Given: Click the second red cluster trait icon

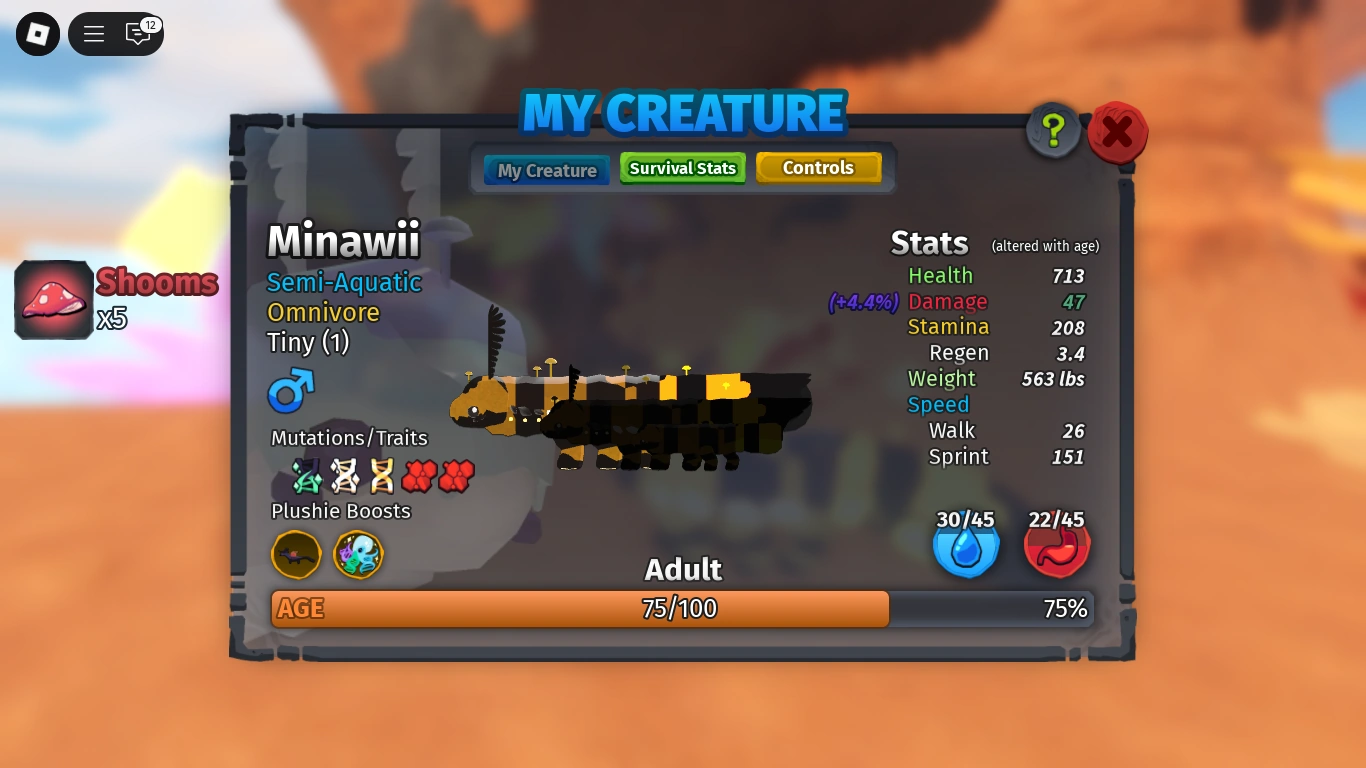Looking at the screenshot, I should (x=457, y=475).
